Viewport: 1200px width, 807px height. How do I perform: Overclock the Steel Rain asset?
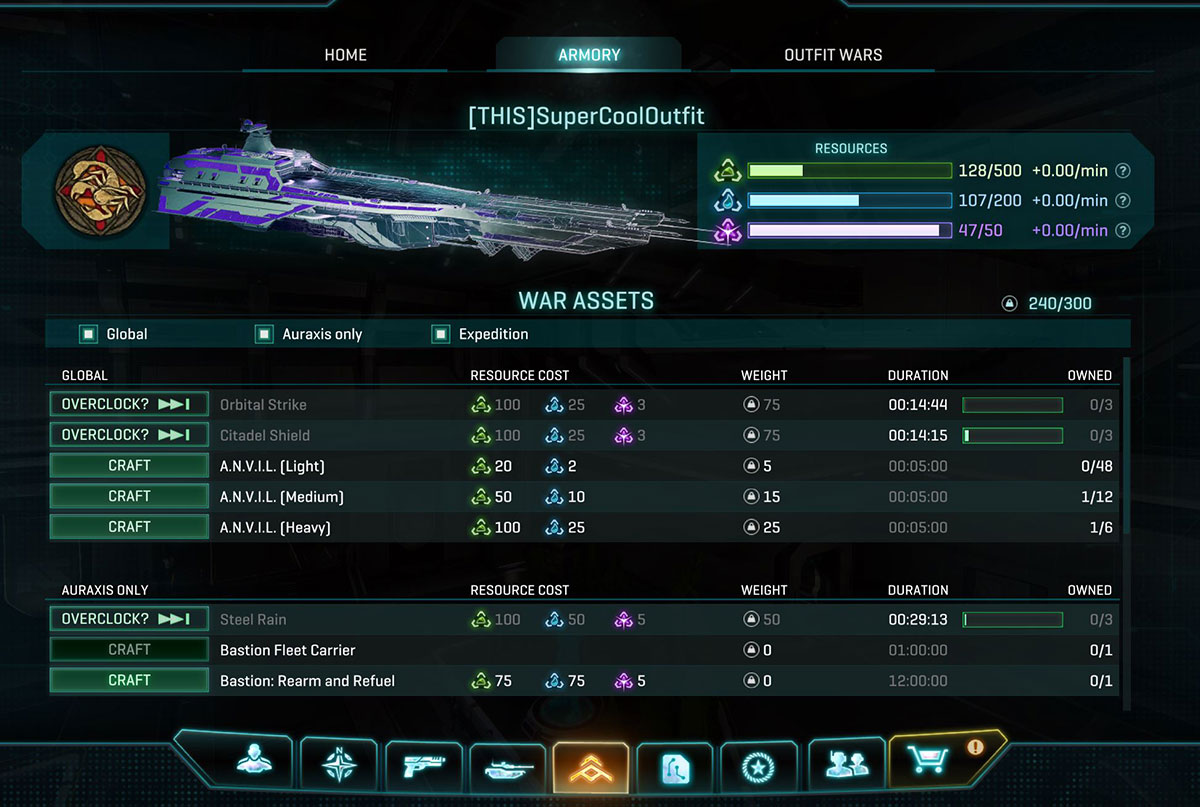(129, 619)
